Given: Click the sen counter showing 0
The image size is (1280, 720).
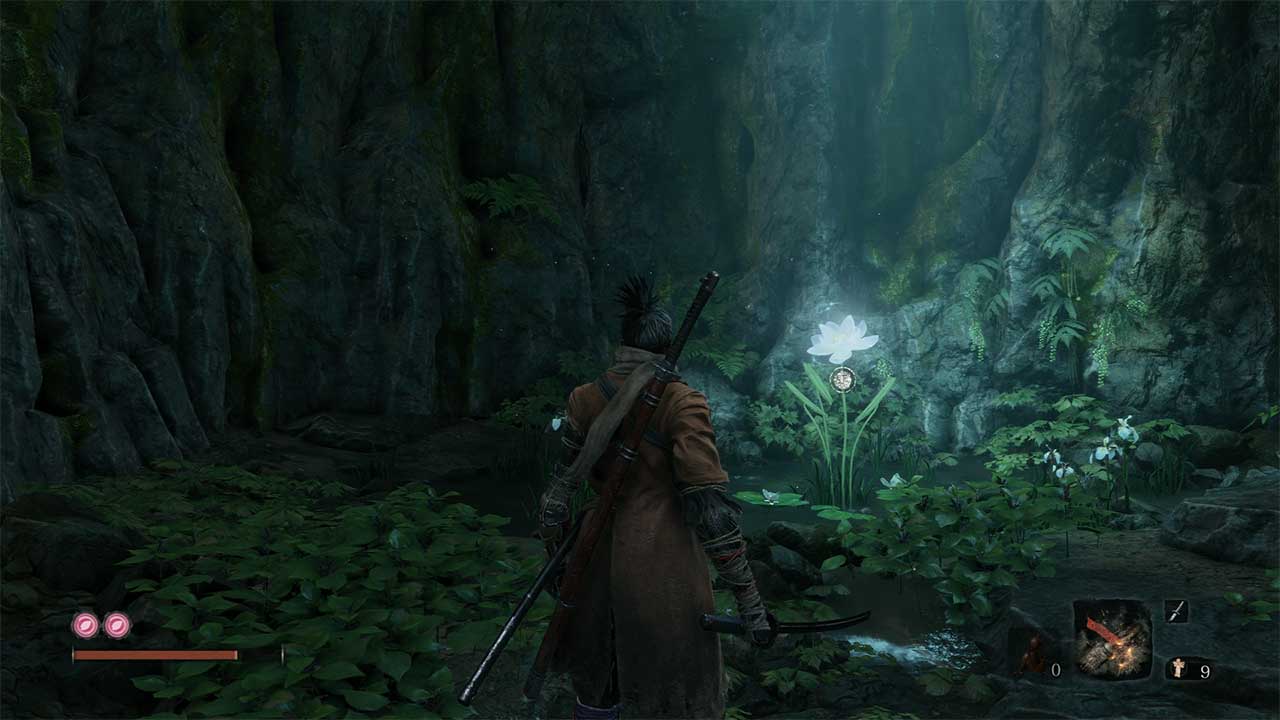Looking at the screenshot, I should click(x=1056, y=669).
